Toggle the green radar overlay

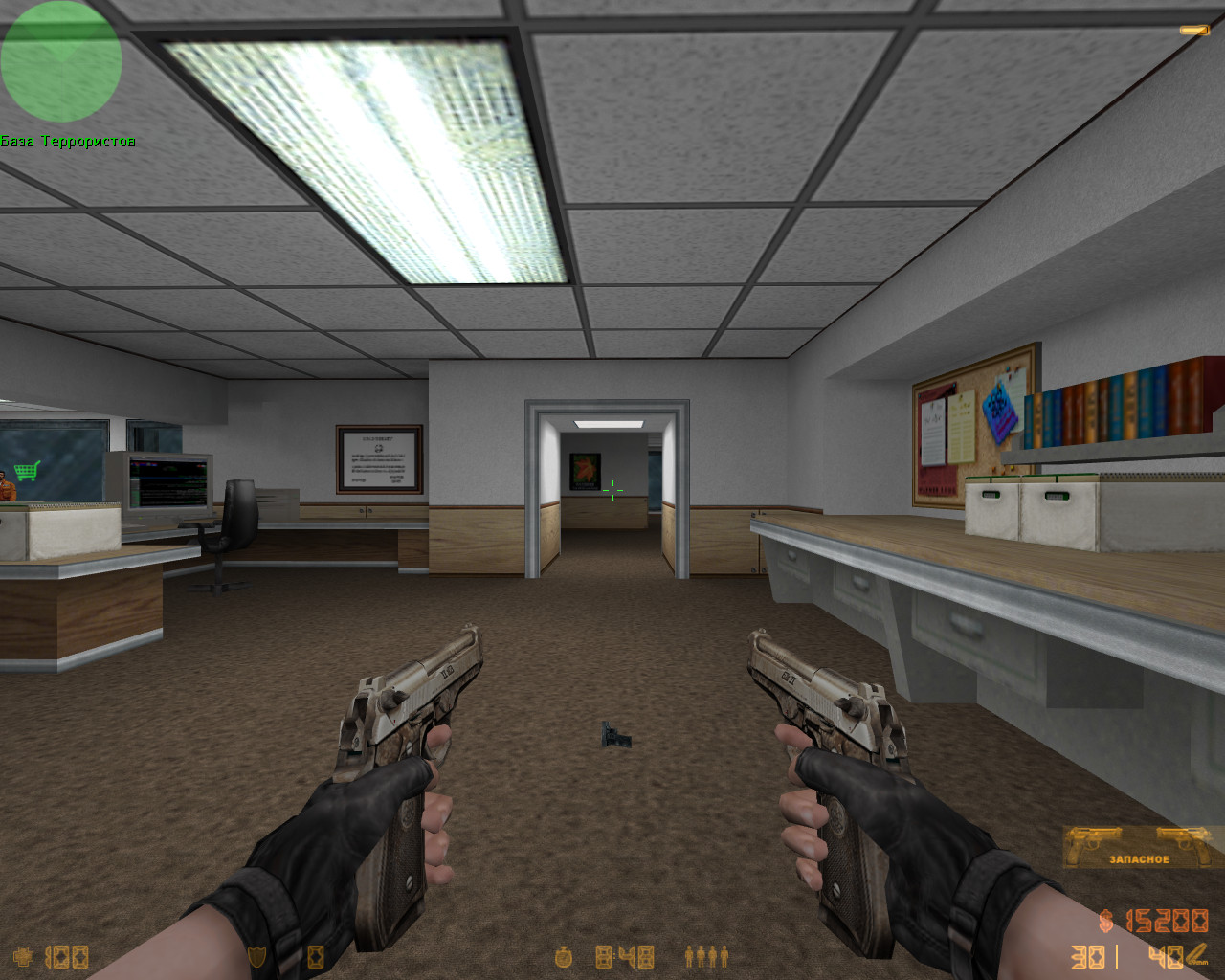point(61,60)
